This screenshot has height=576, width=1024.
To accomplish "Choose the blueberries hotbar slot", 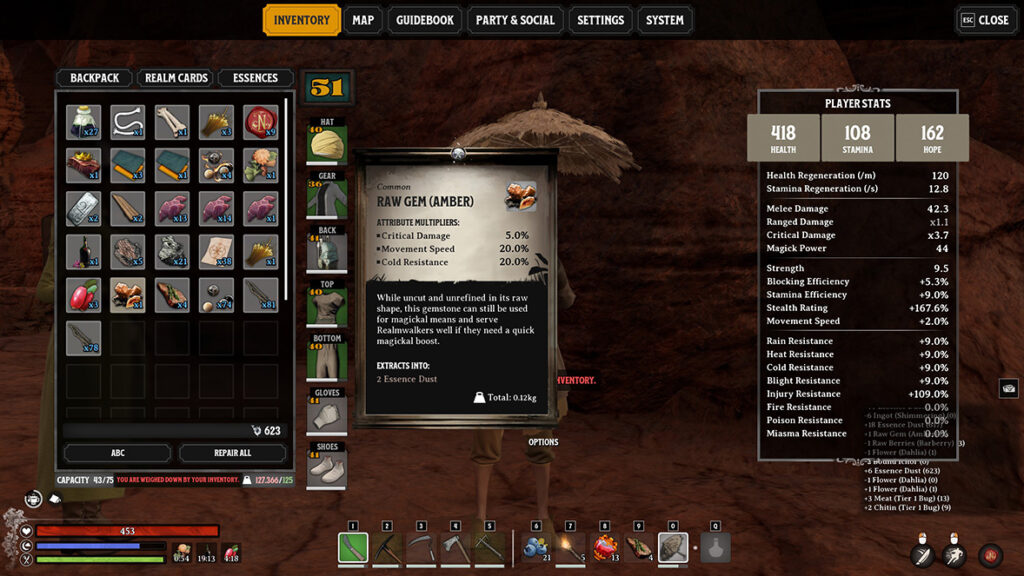I will 536,547.
